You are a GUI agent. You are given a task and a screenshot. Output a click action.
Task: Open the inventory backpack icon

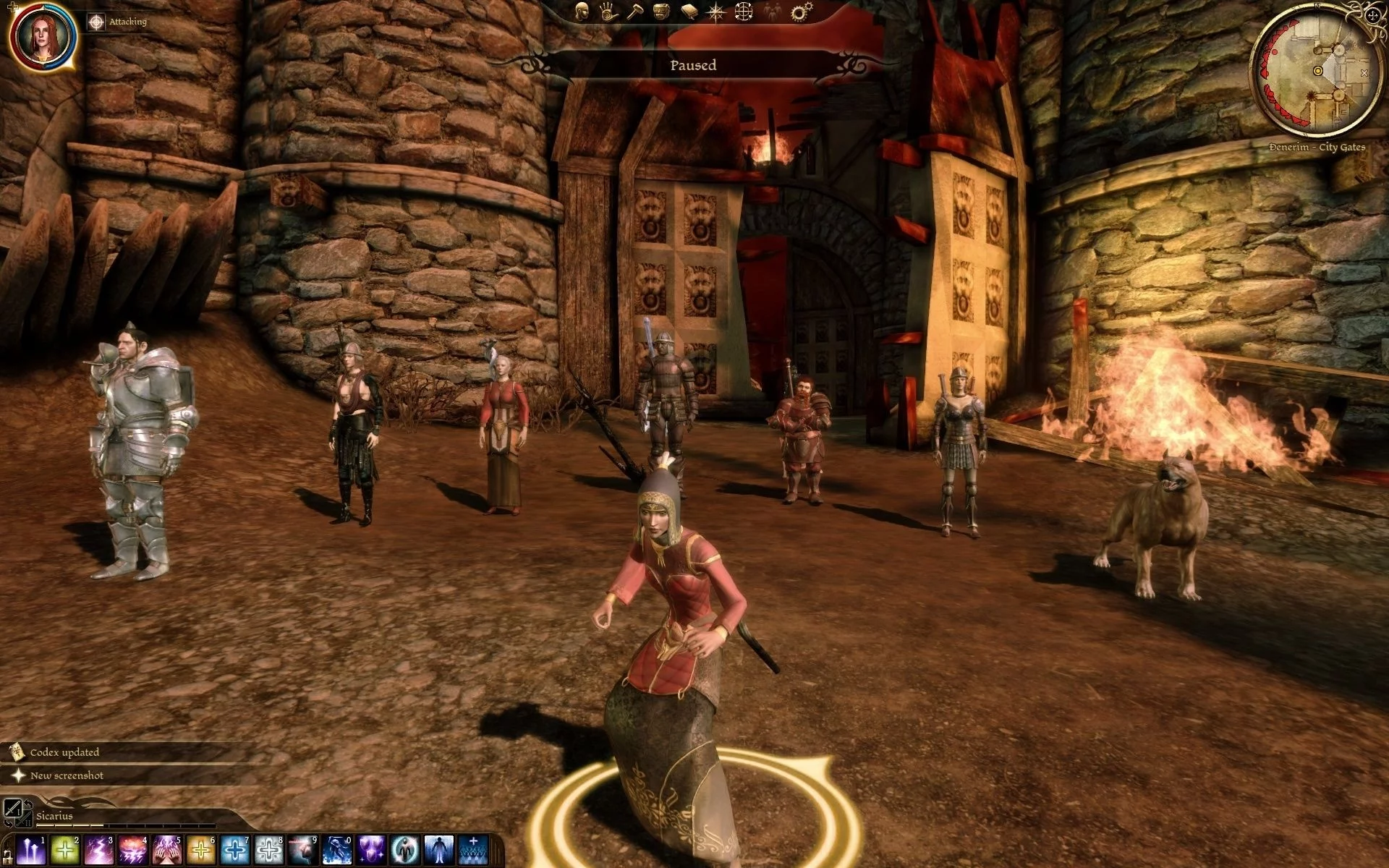(x=660, y=10)
